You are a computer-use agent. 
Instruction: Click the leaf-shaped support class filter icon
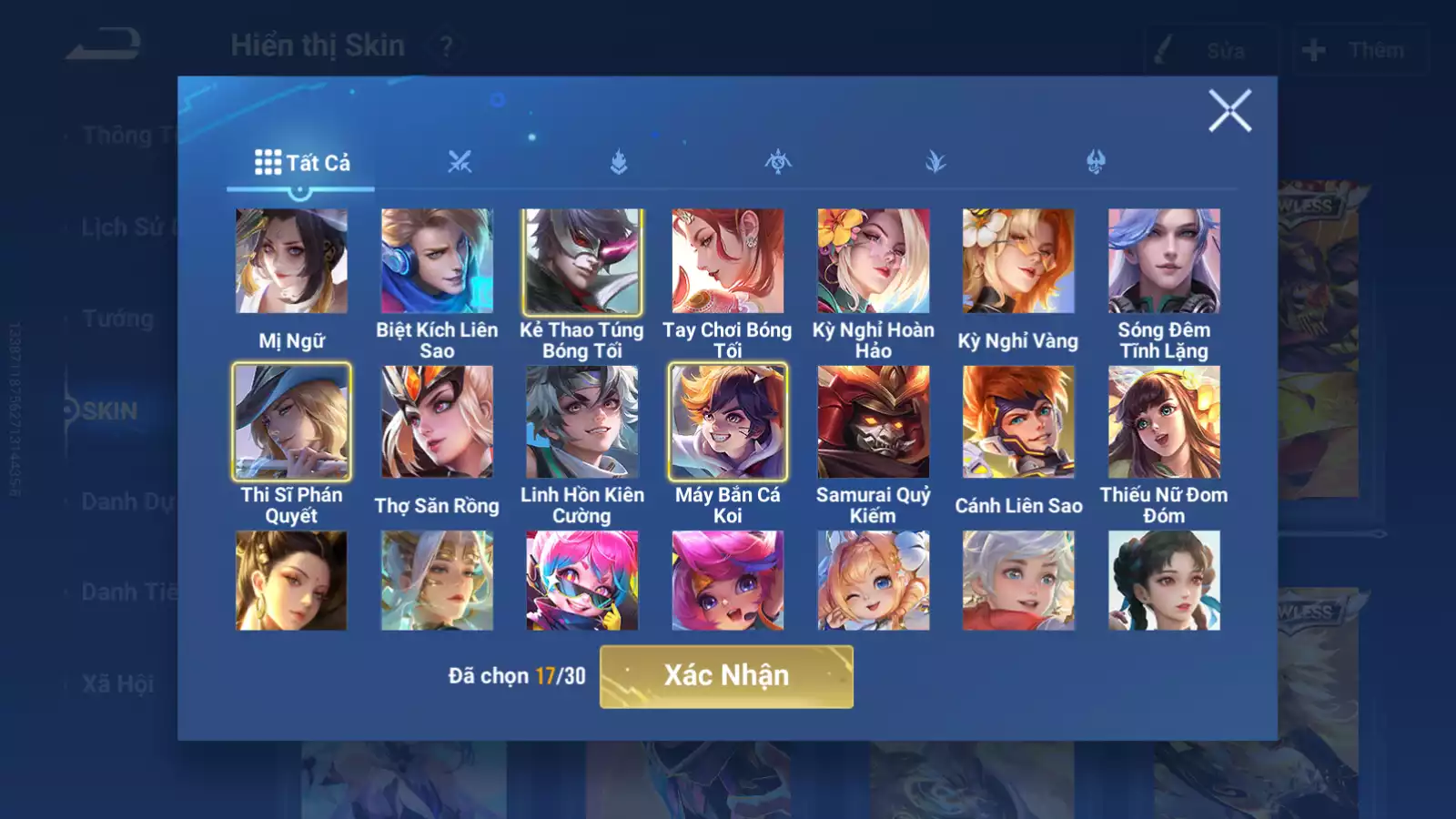[x=937, y=162]
